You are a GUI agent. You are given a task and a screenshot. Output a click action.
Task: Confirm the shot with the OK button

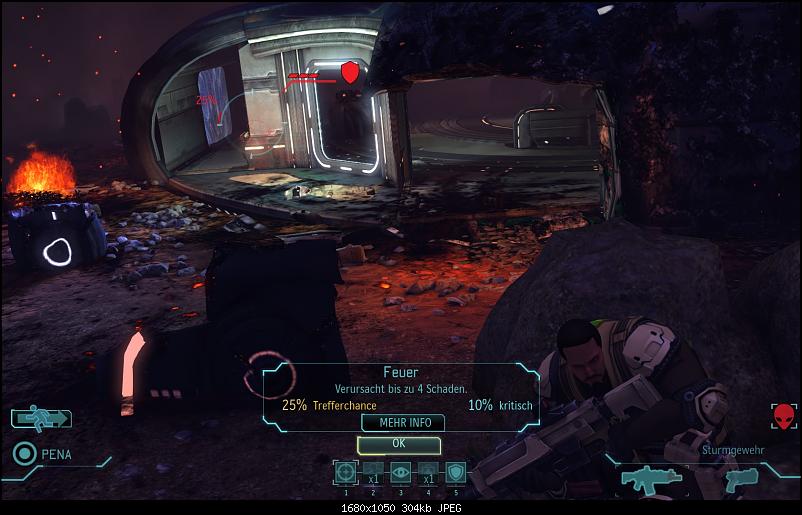(398, 443)
